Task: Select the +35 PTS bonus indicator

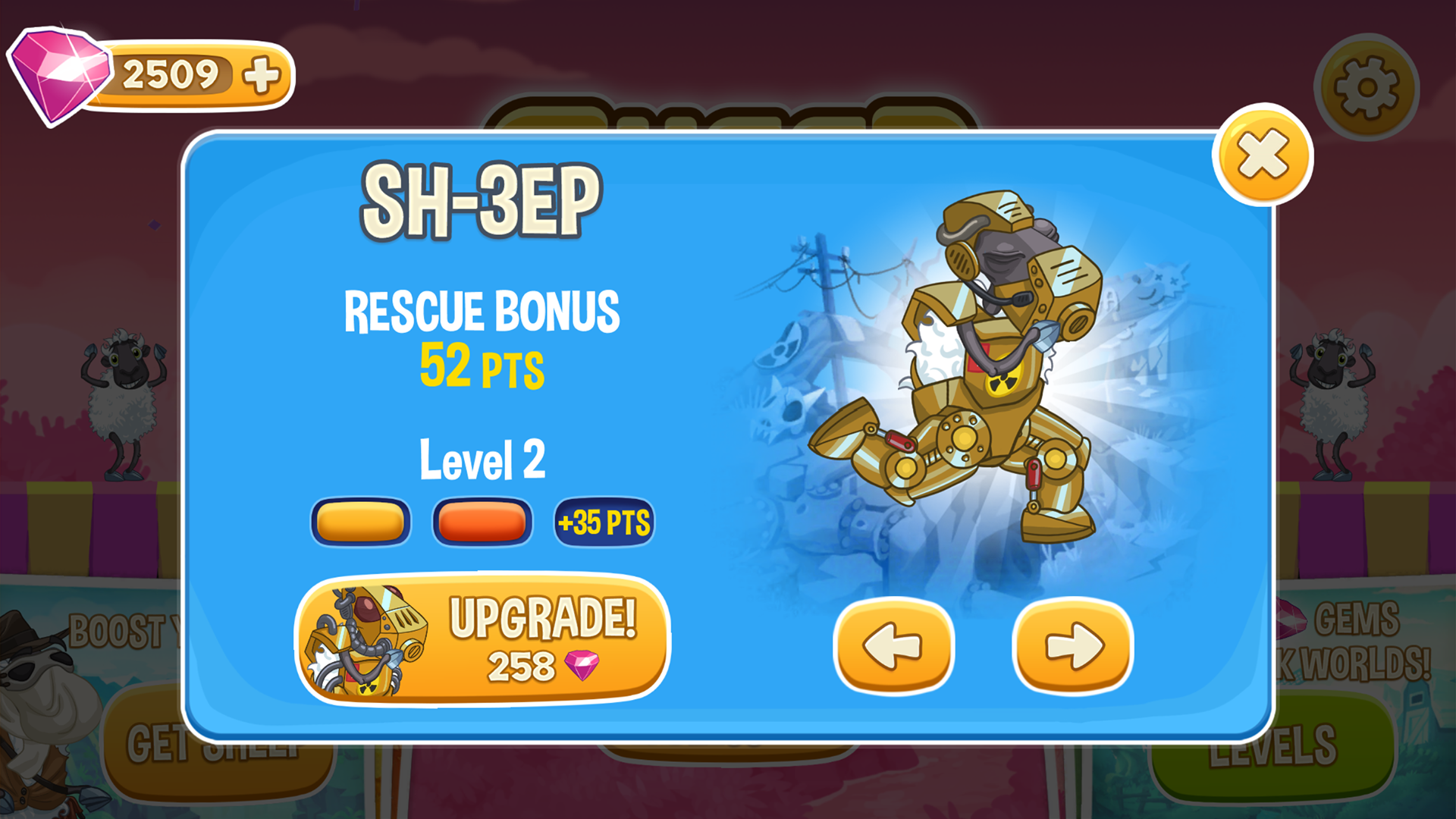Action: [x=603, y=520]
